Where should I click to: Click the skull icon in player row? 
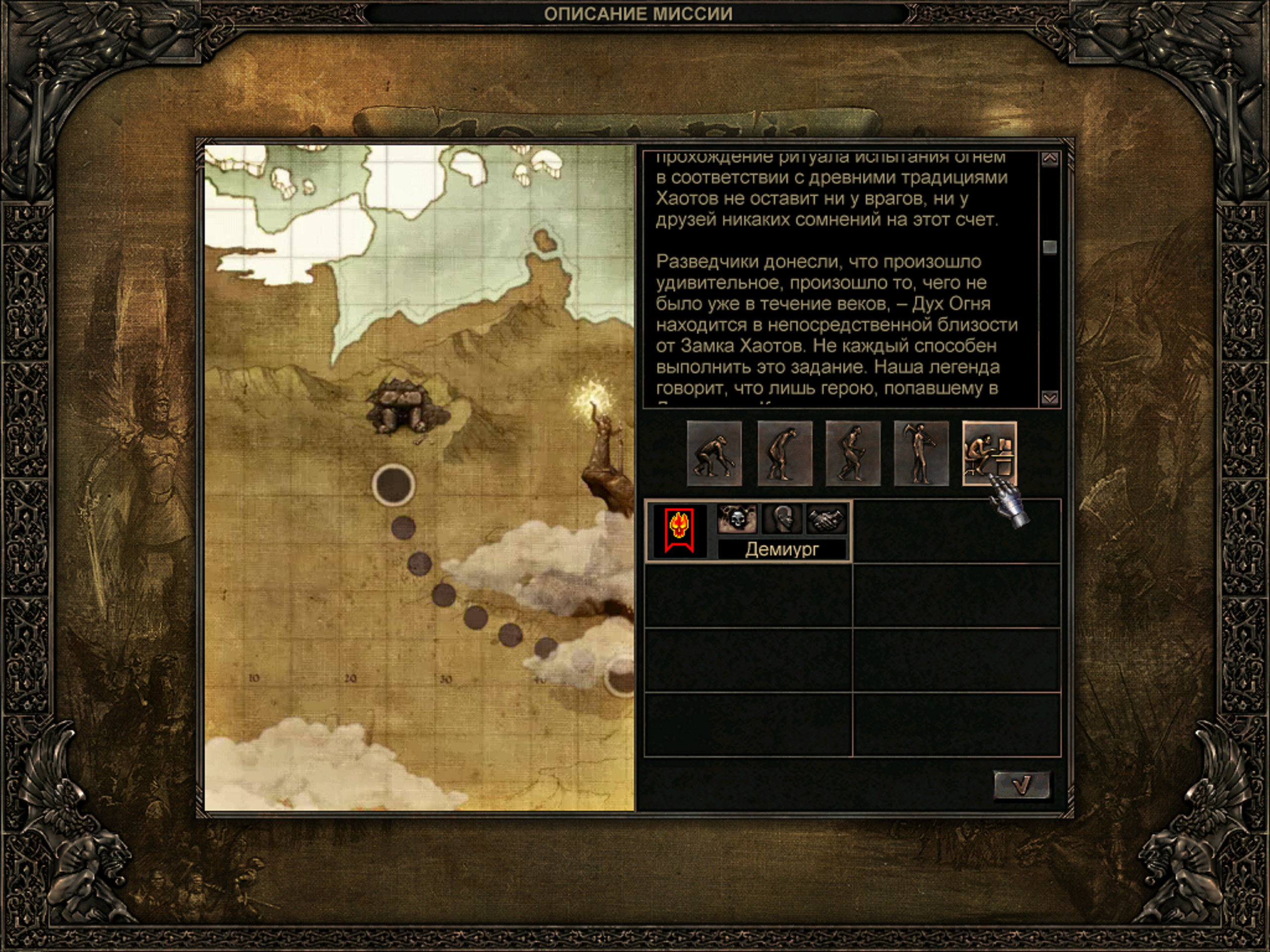click(737, 519)
